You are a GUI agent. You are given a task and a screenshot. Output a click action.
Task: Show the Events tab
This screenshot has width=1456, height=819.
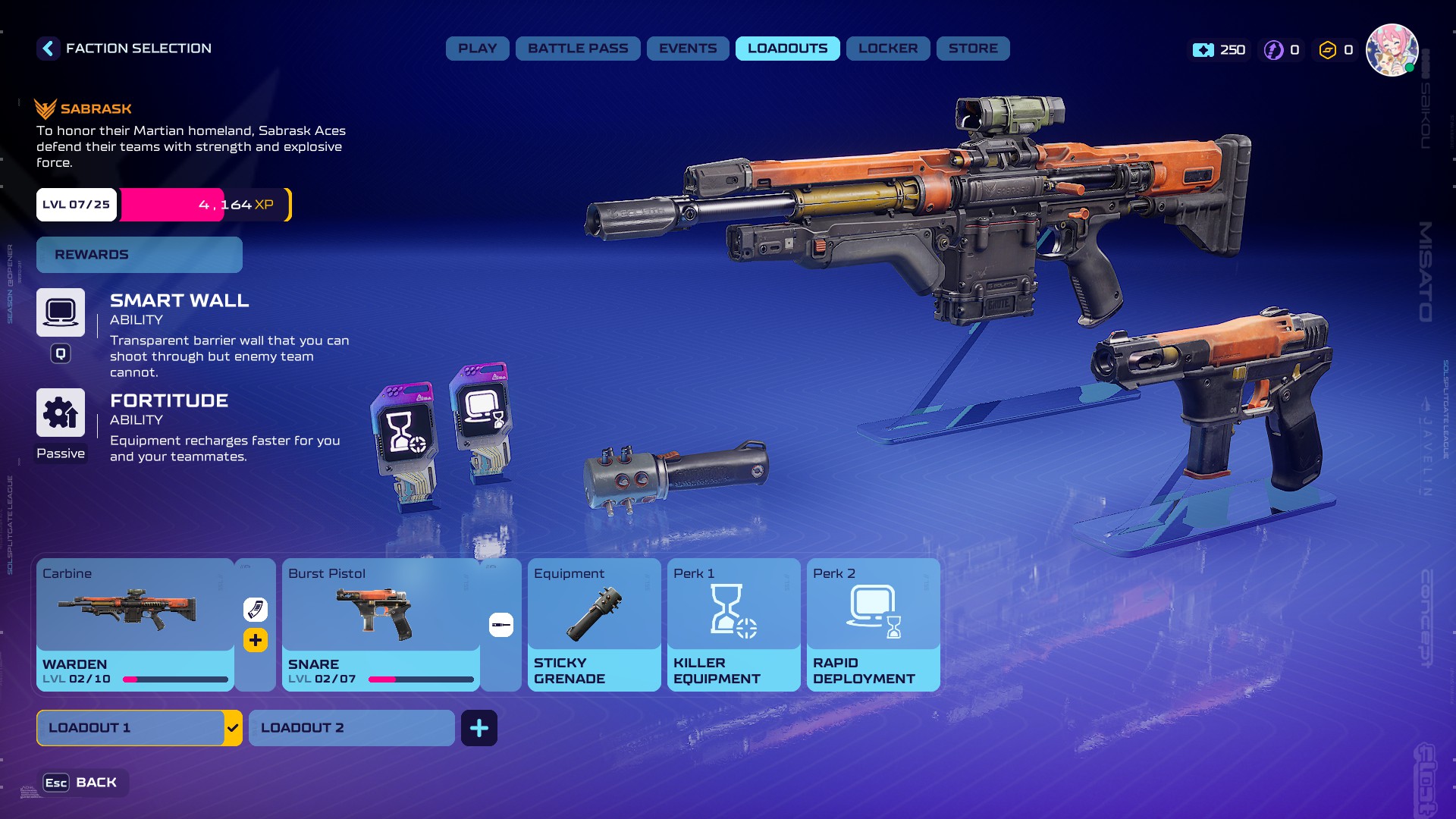[687, 49]
